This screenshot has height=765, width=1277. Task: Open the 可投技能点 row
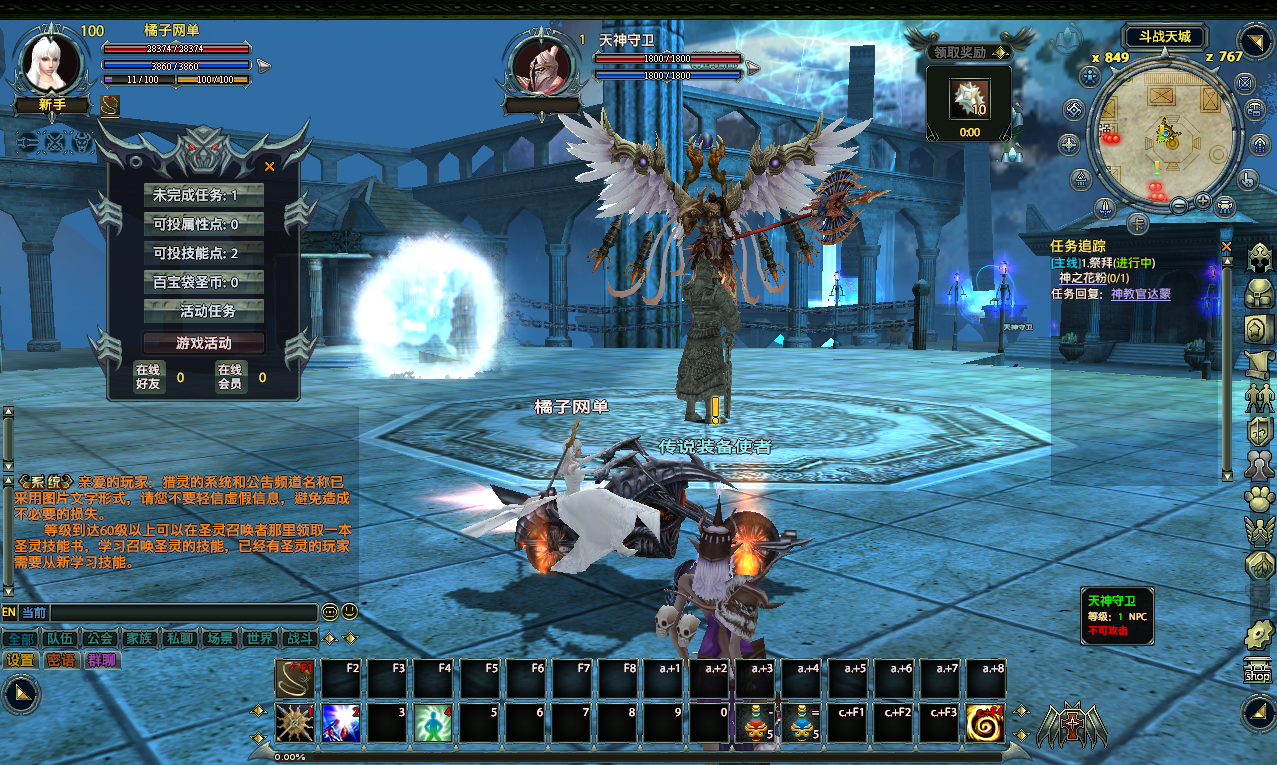[204, 253]
